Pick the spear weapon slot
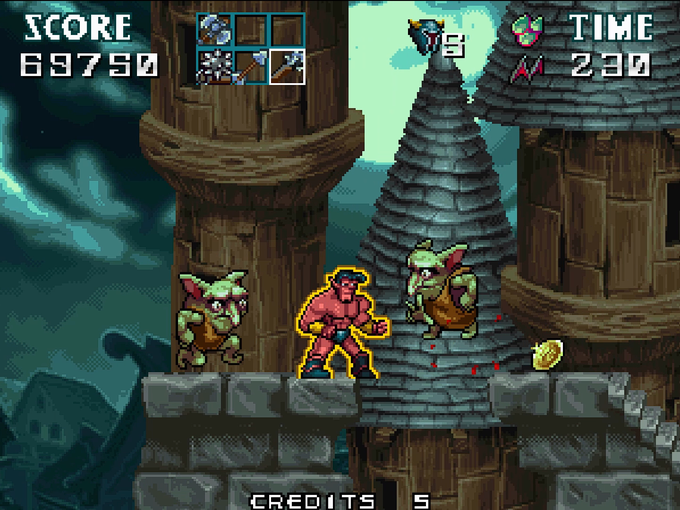 pyautogui.click(x=250, y=66)
